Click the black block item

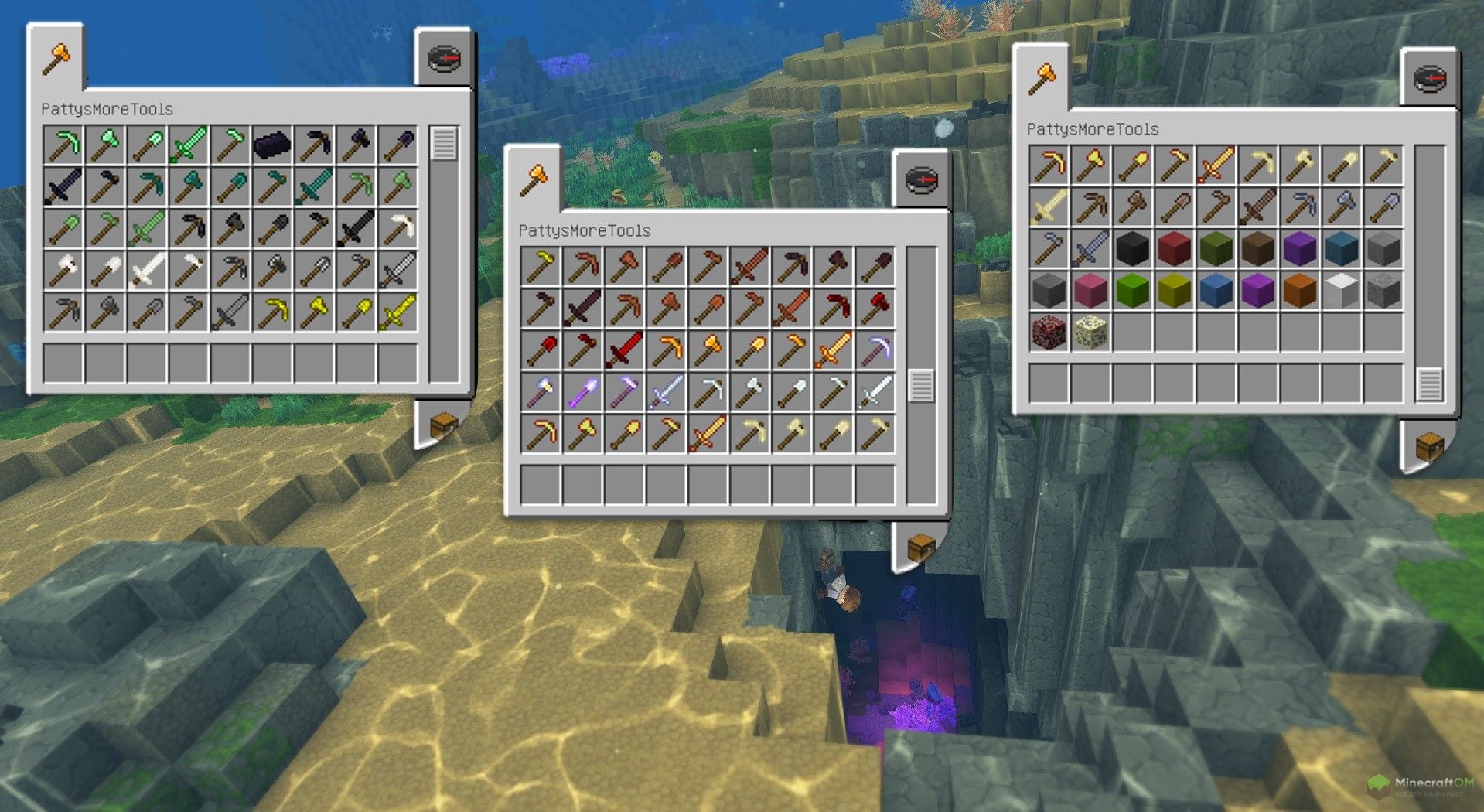point(1132,249)
